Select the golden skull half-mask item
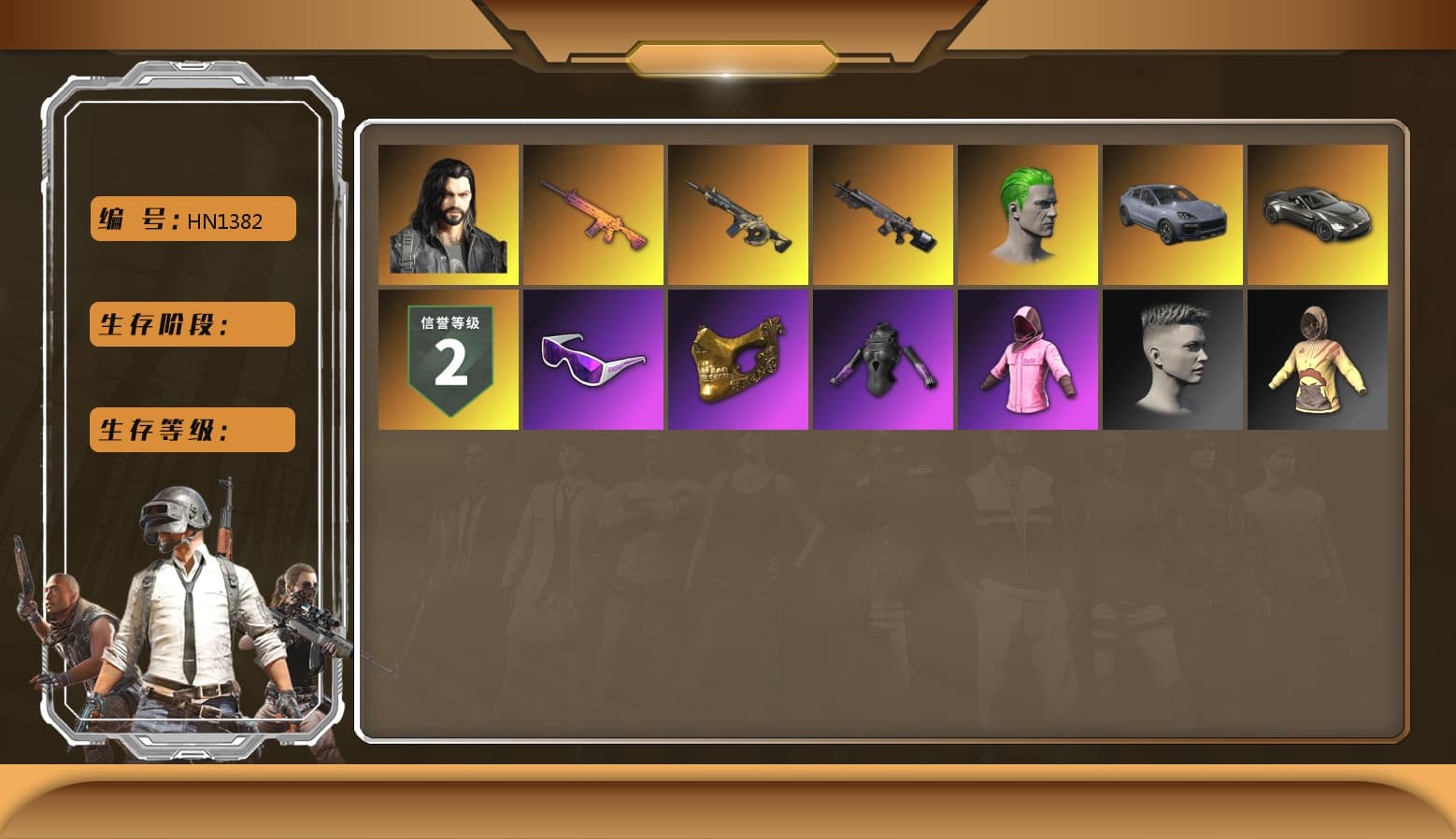 click(737, 360)
